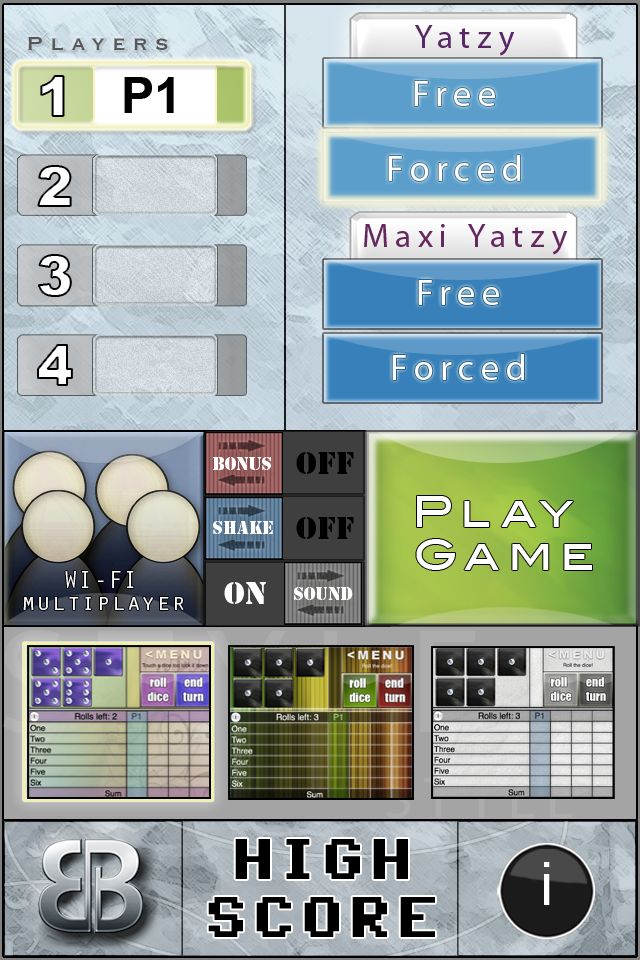The image size is (640, 960).
Task: Select the Player 1 slot named P1
Action: 131,96
